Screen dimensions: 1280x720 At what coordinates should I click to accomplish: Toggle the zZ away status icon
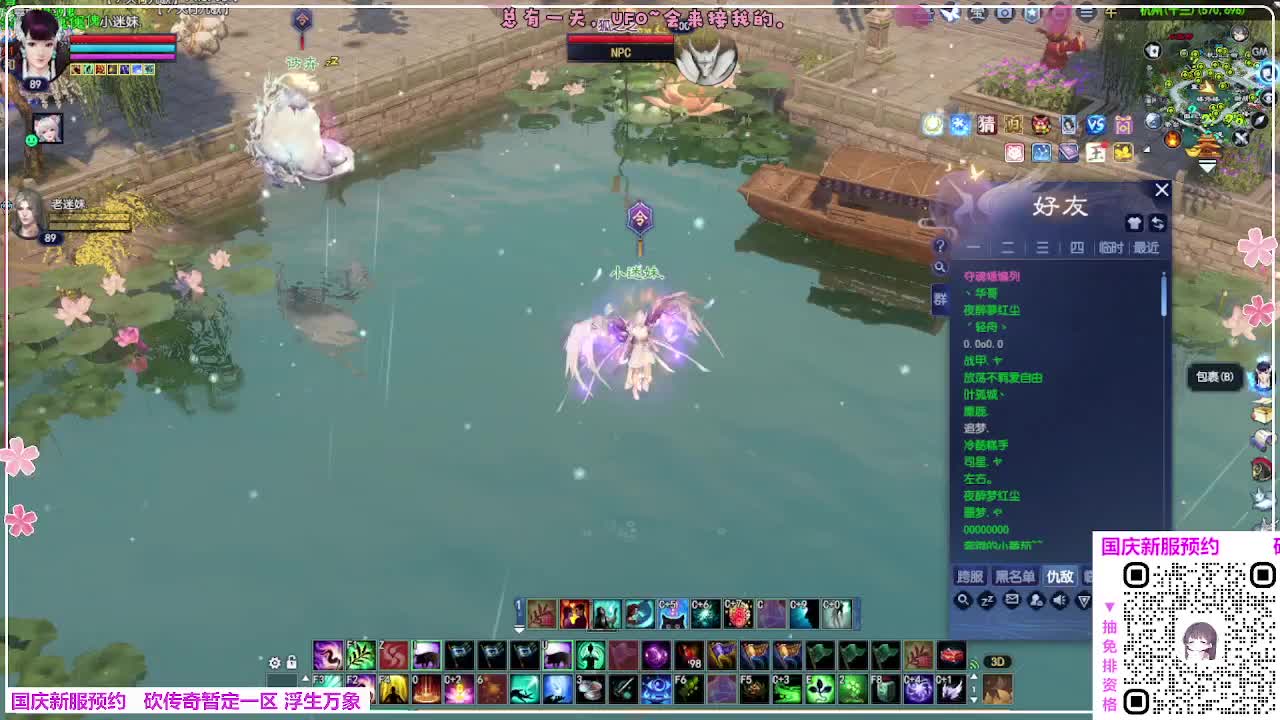[x=988, y=601]
